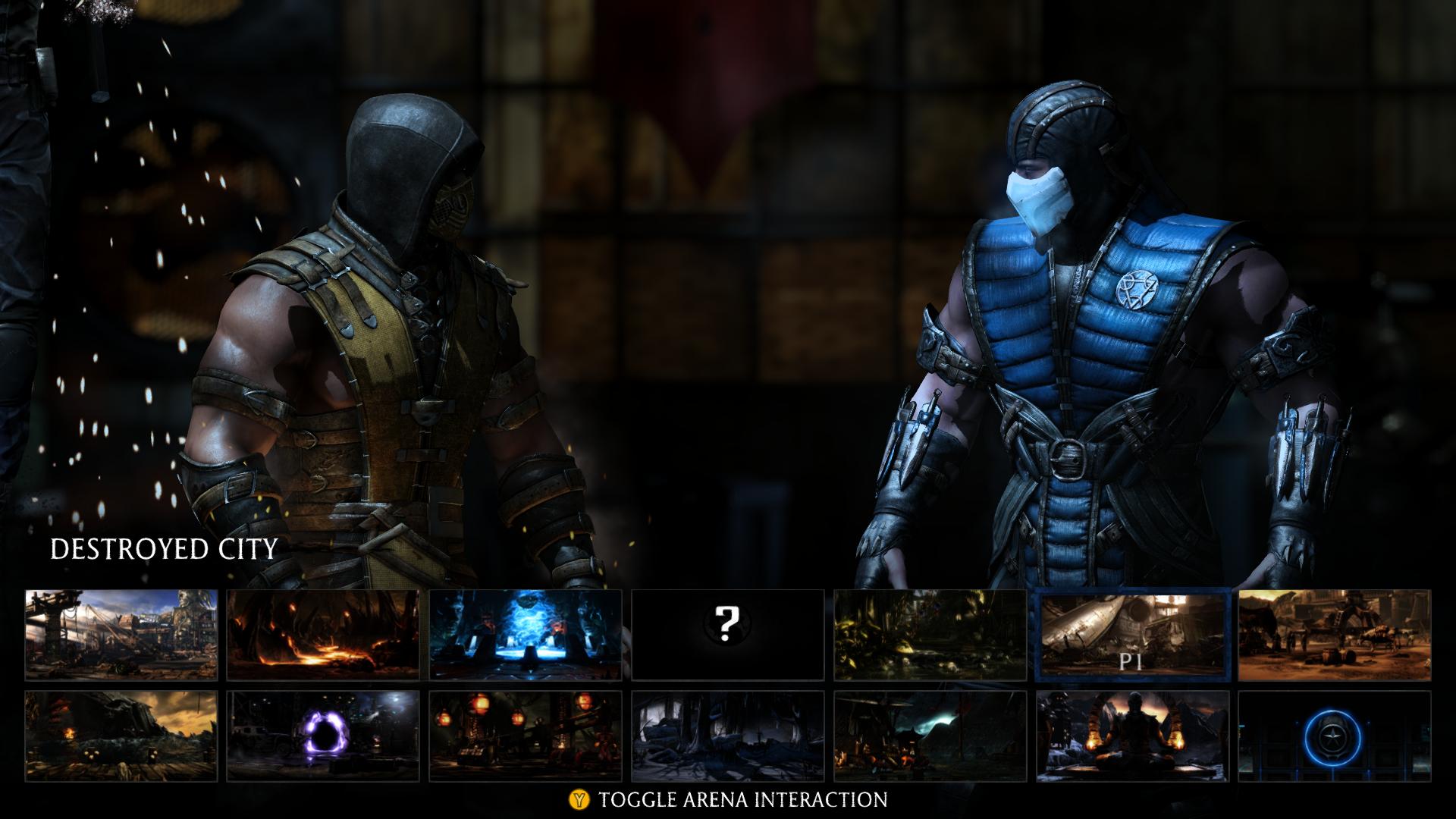Select the purple portal arena thumbnail
Viewport: 1456px width, 819px height.
click(323, 736)
